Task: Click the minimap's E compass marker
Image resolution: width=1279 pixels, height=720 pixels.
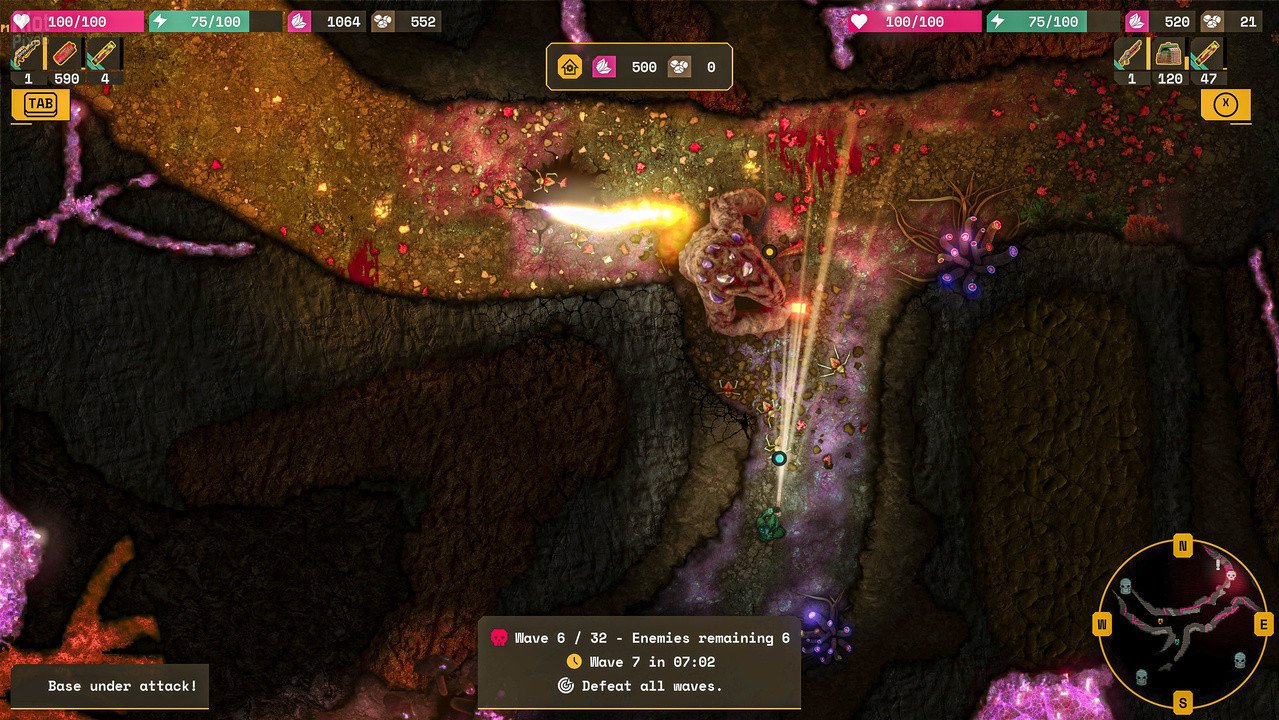Action: pyautogui.click(x=1262, y=625)
